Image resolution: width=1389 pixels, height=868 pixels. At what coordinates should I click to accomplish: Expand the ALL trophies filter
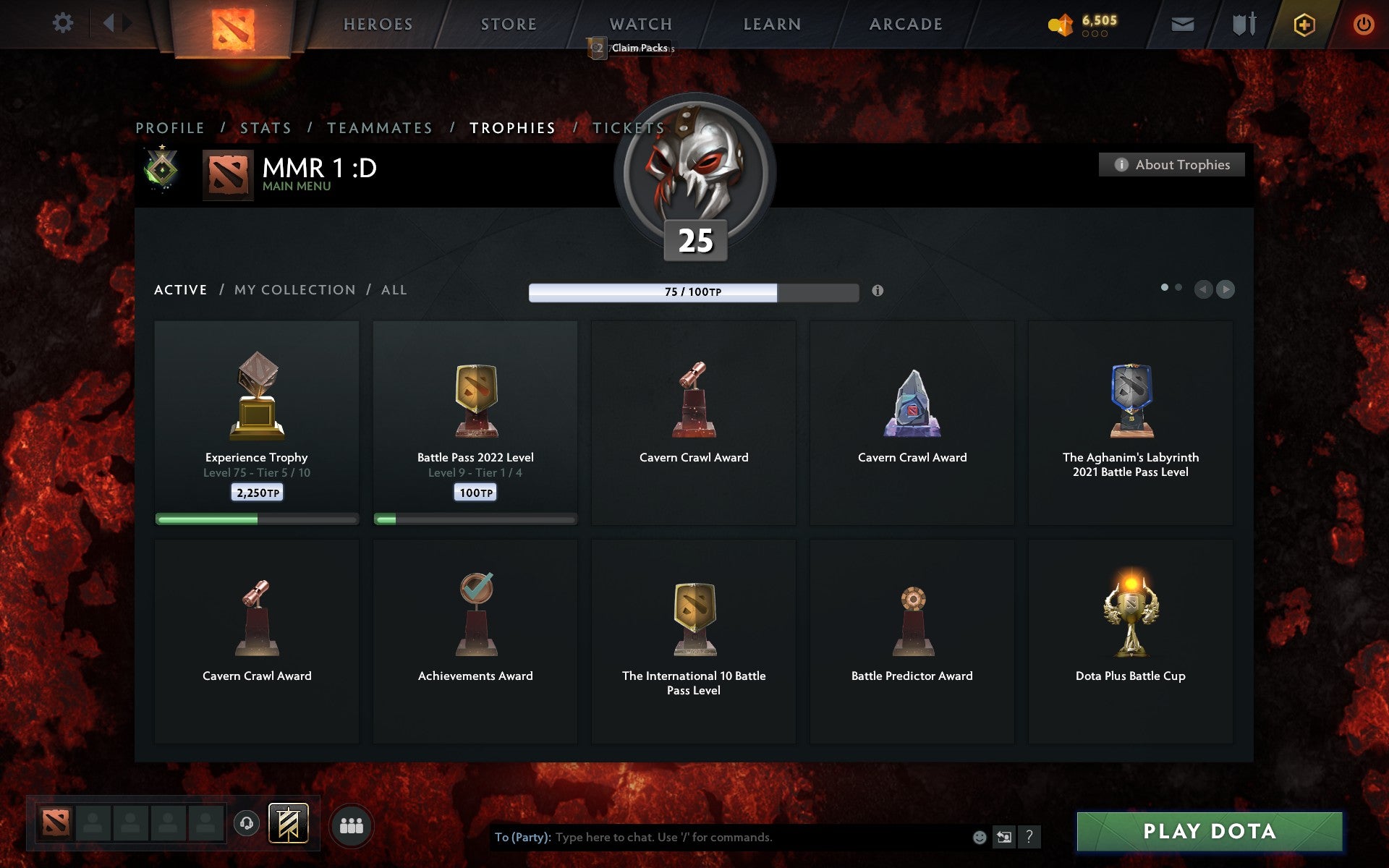coord(394,289)
